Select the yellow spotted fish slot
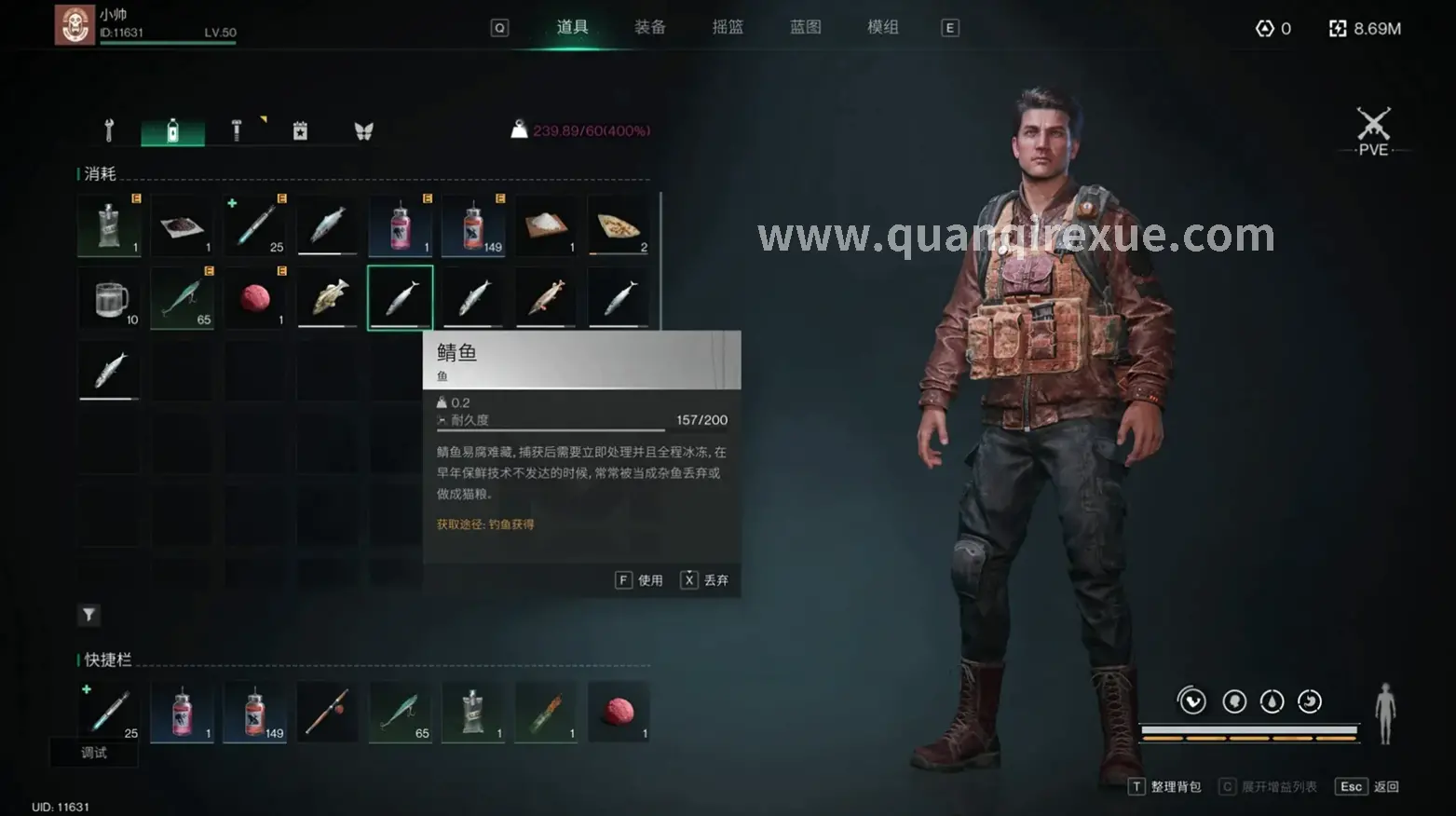This screenshot has width=1456, height=816. [x=328, y=299]
